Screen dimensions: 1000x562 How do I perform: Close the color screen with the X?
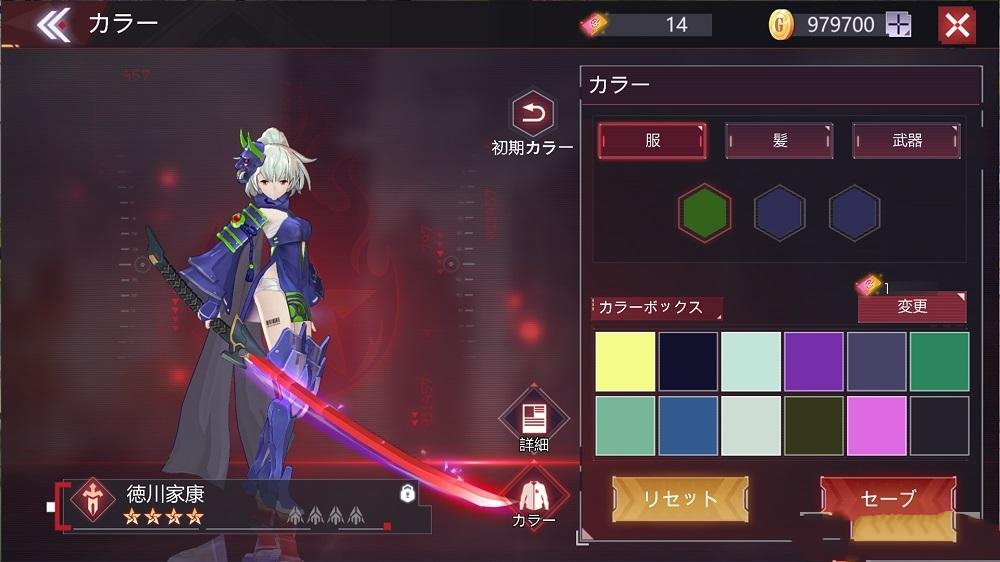956,25
